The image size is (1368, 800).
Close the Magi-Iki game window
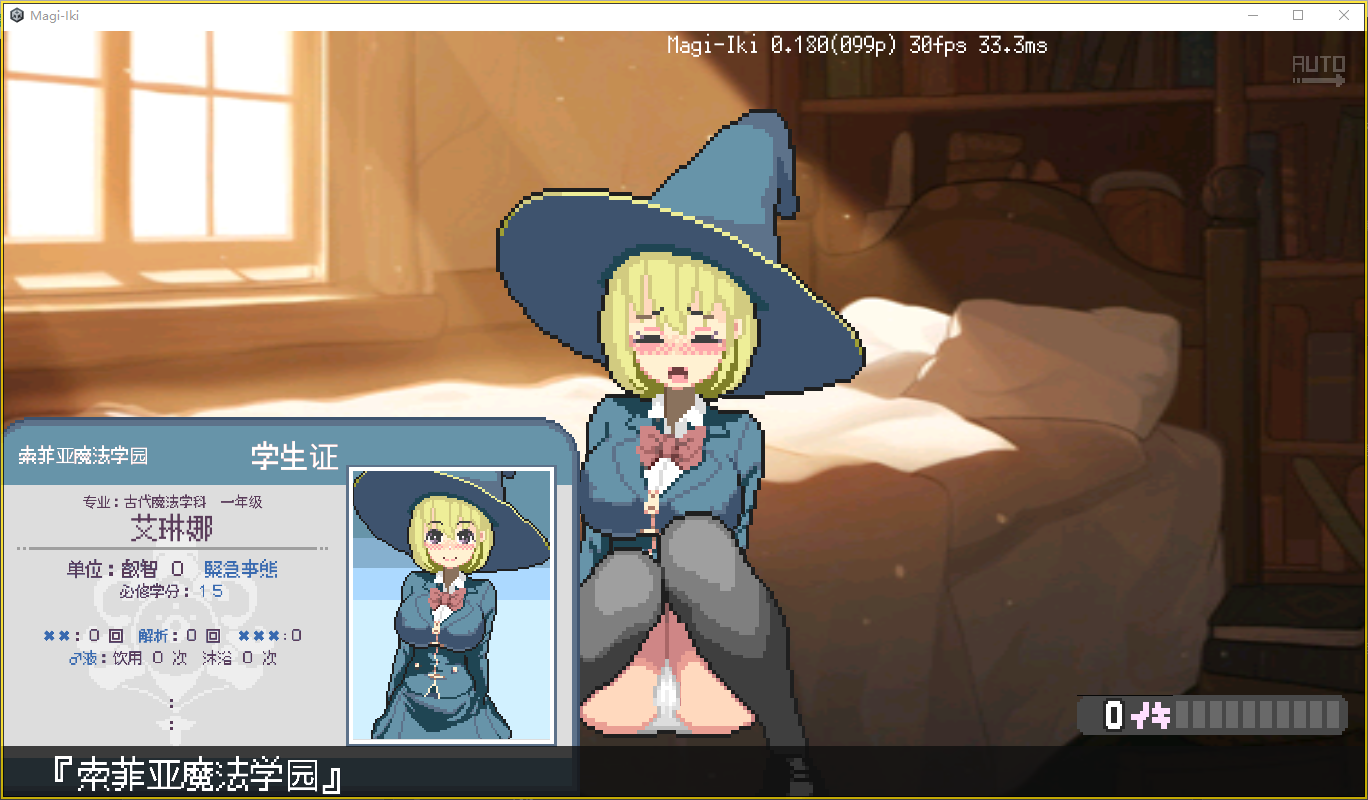[x=1344, y=15]
